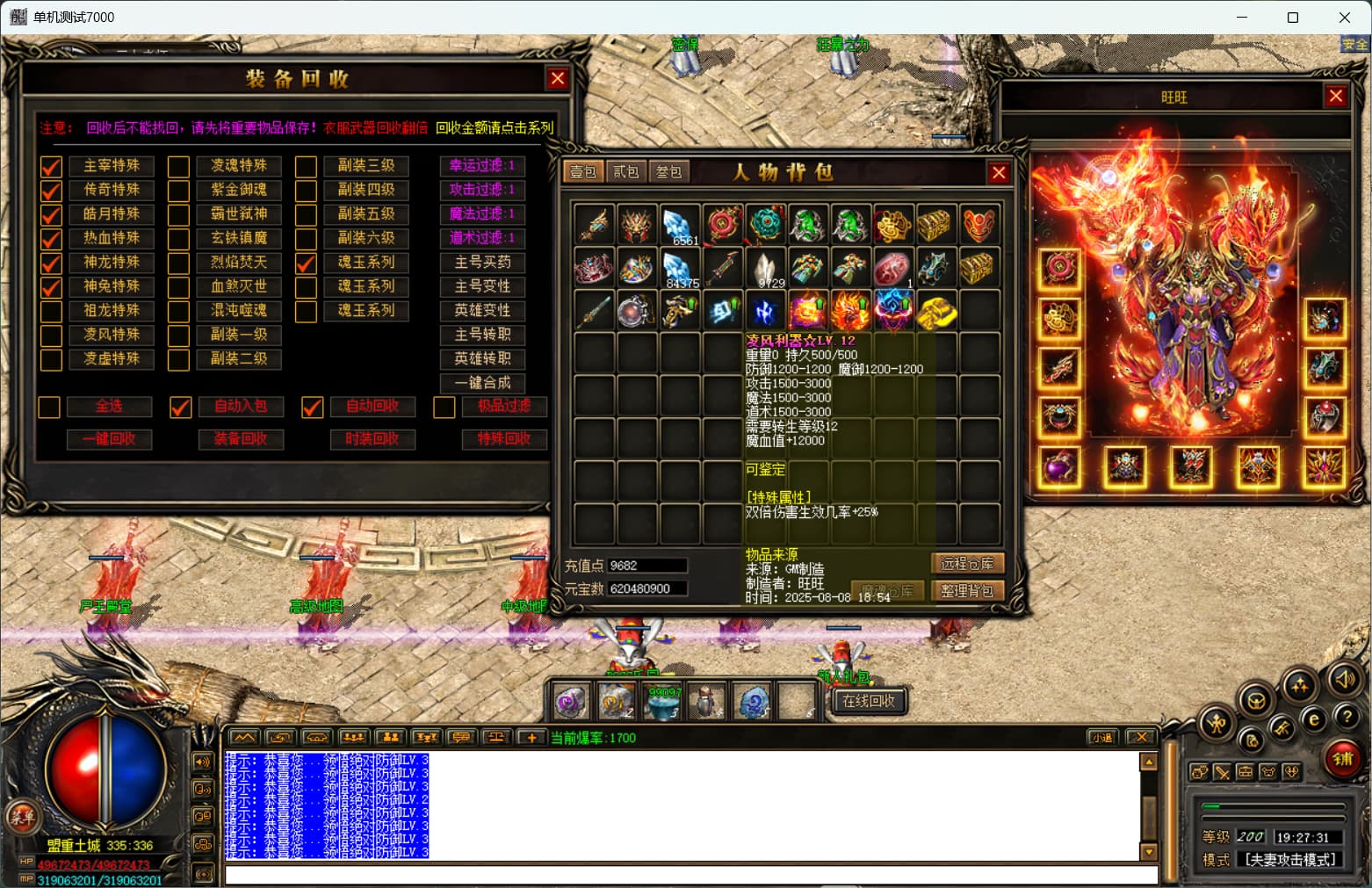Close the 装备回收 recycle panel
Image resolution: width=1372 pixels, height=888 pixels.
(557, 79)
